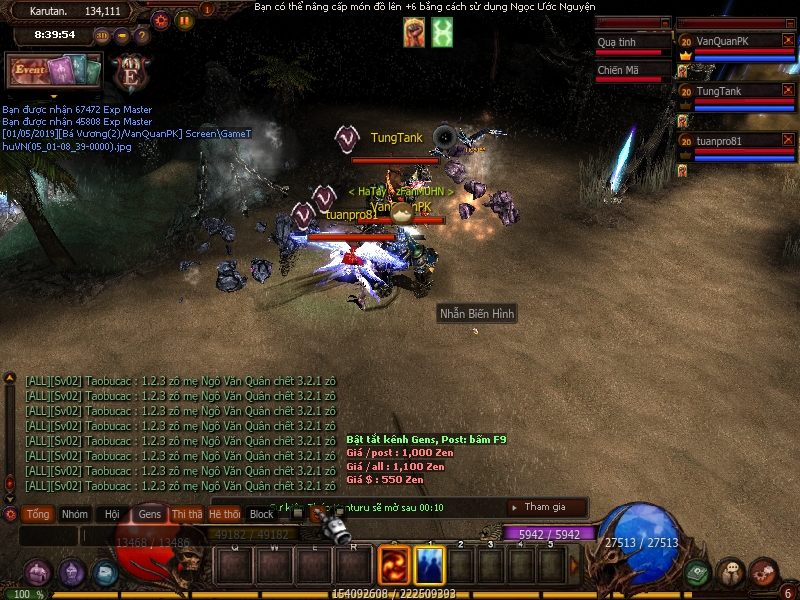The height and width of the screenshot is (600, 800).
Task: Toggle the 3D view button
Action: tap(102, 35)
